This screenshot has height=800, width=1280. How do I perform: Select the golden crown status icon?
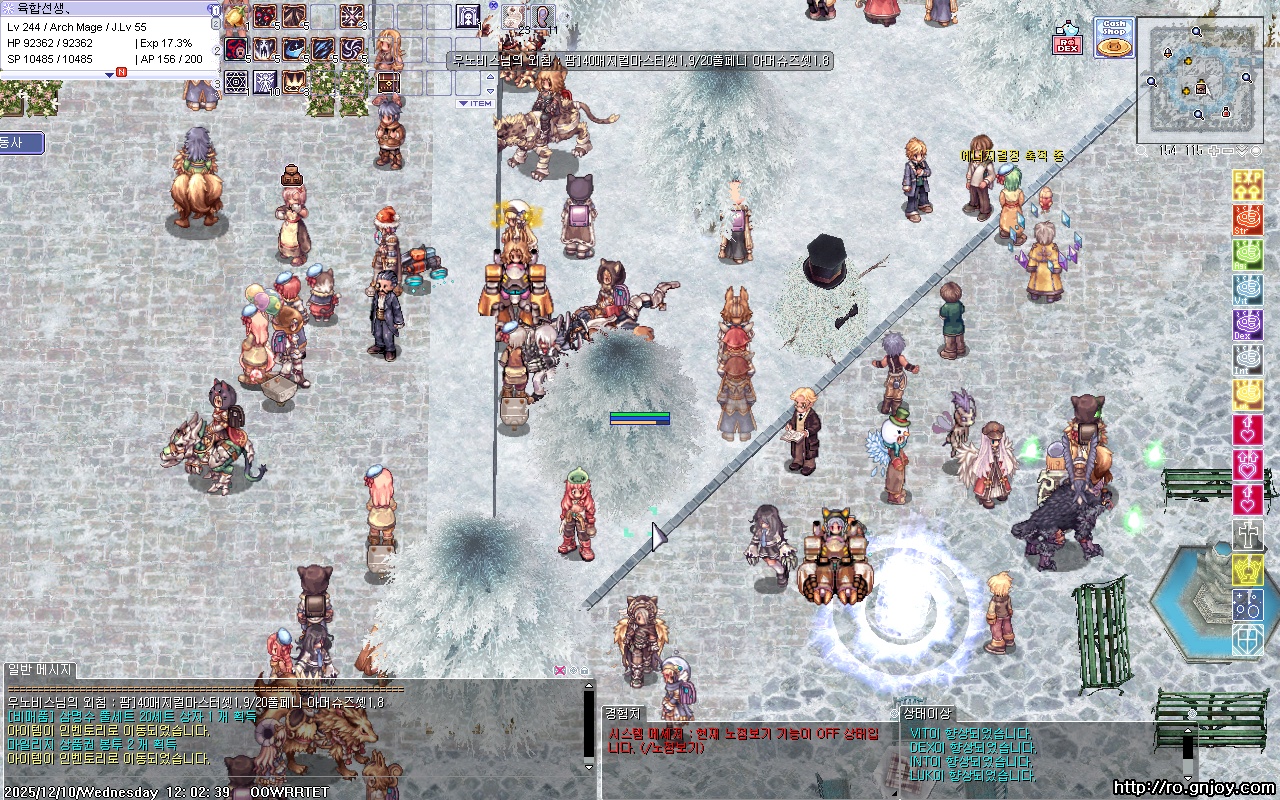(1247, 570)
